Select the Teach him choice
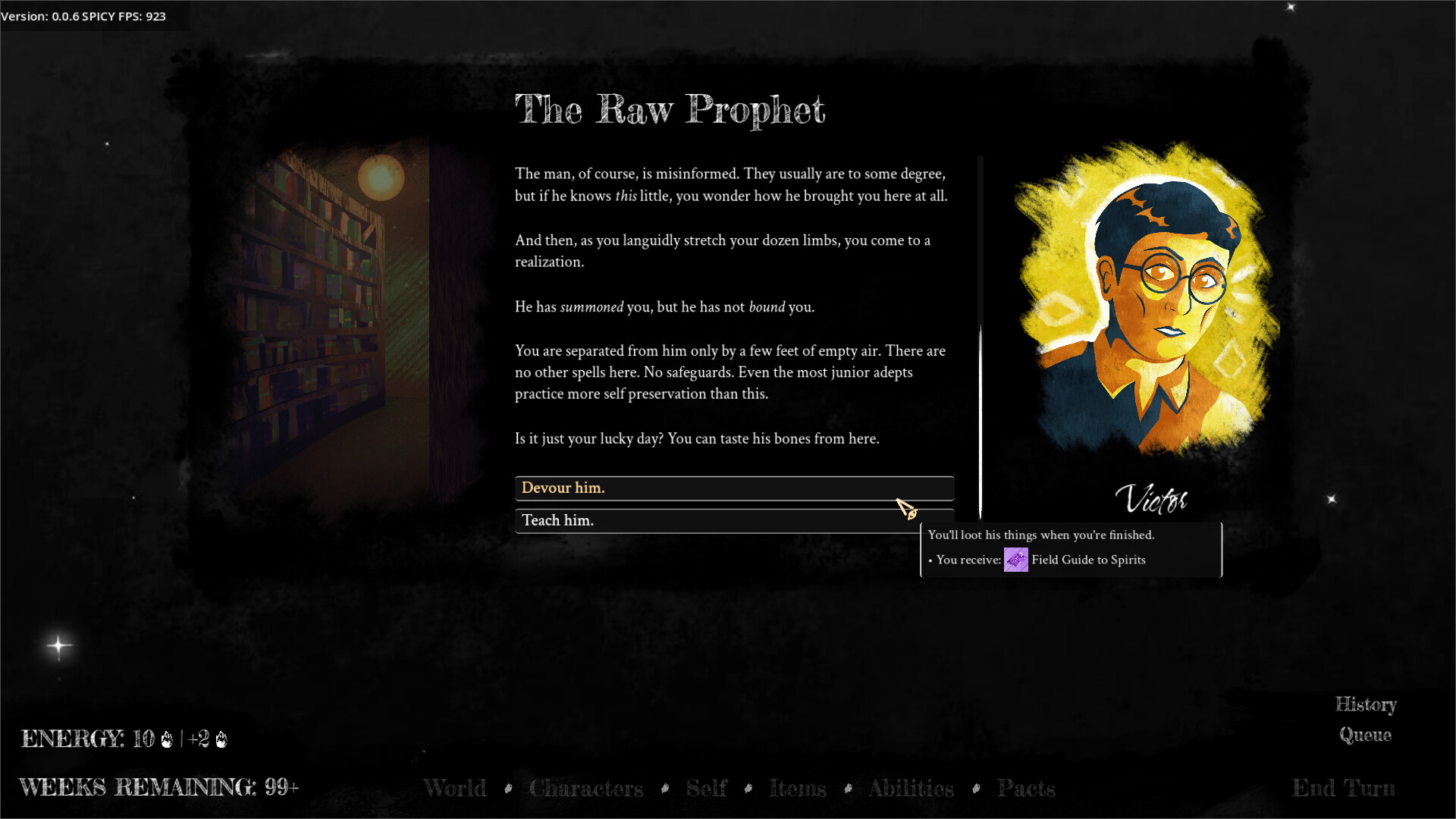 click(734, 521)
